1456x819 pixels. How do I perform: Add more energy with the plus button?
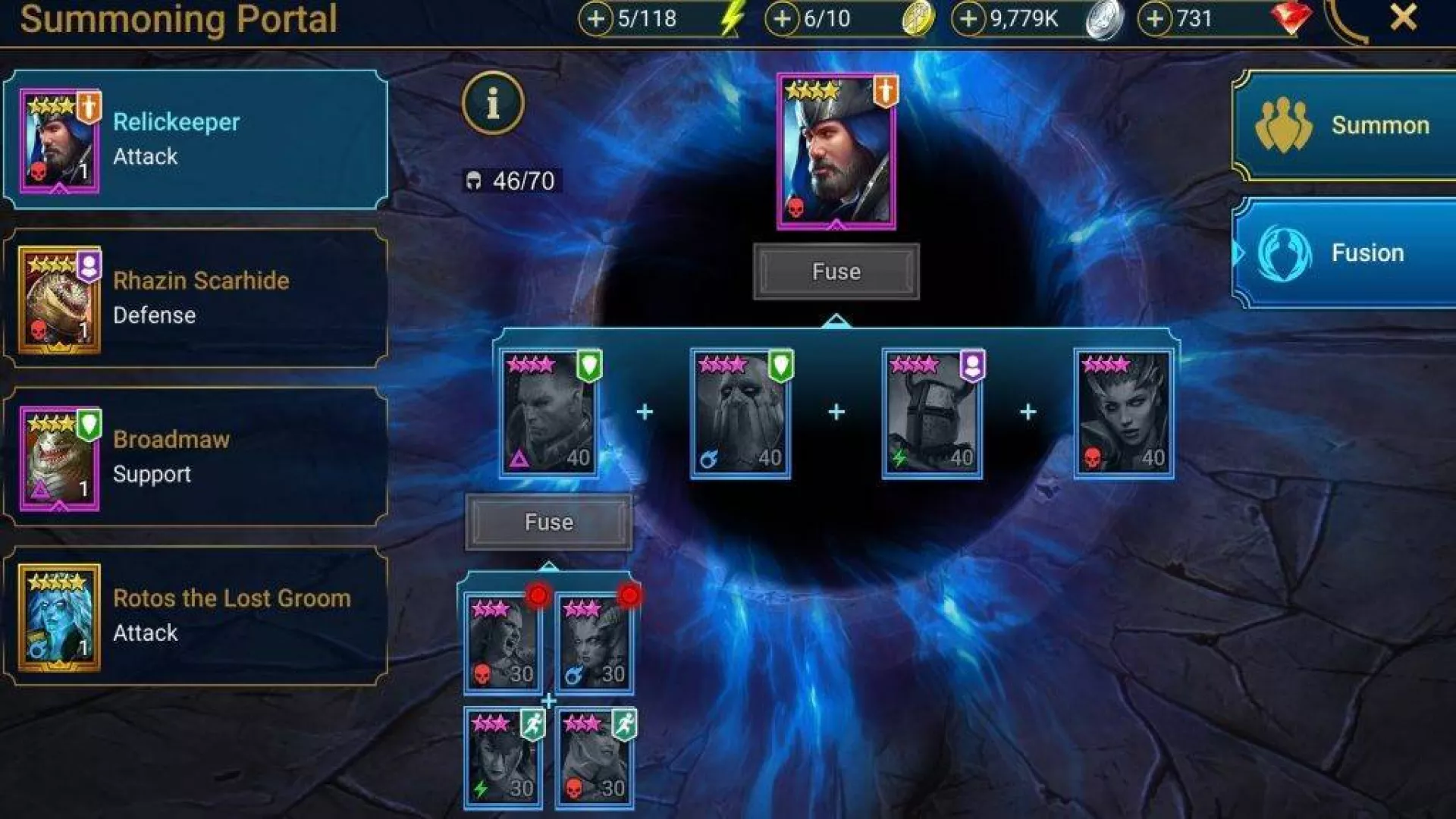(596, 19)
